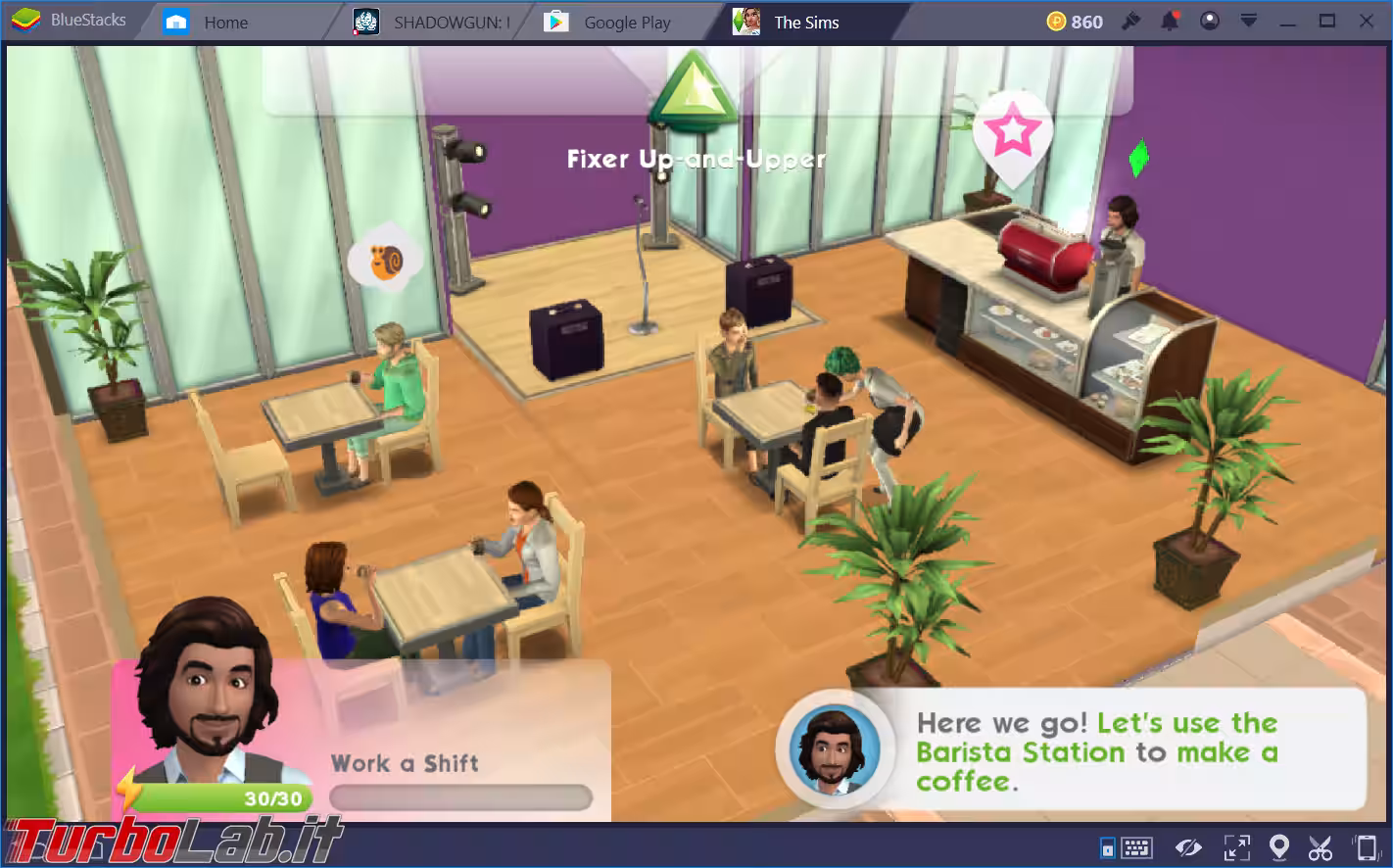Open the location pin tool

(x=1278, y=846)
